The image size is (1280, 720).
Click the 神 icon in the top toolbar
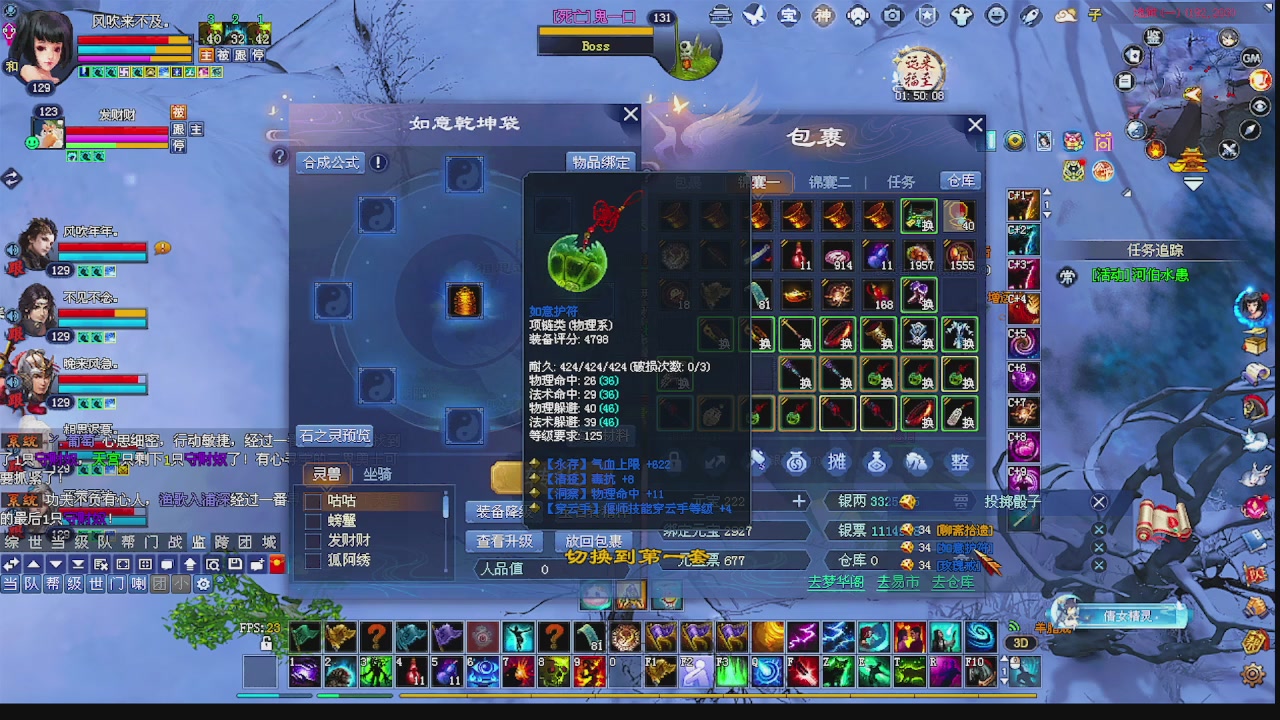click(x=823, y=15)
